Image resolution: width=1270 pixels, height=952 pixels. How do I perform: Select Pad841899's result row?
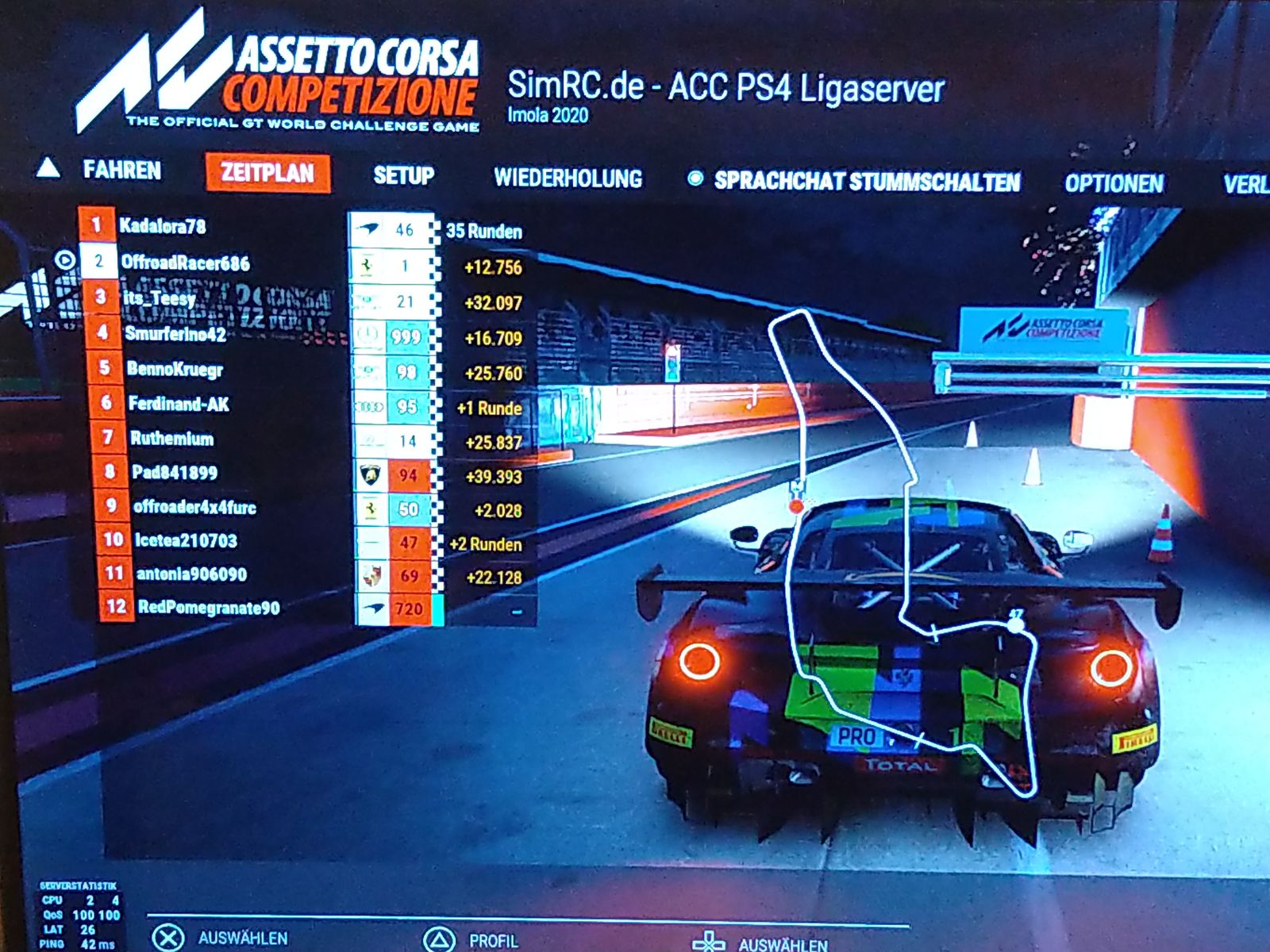coord(175,473)
